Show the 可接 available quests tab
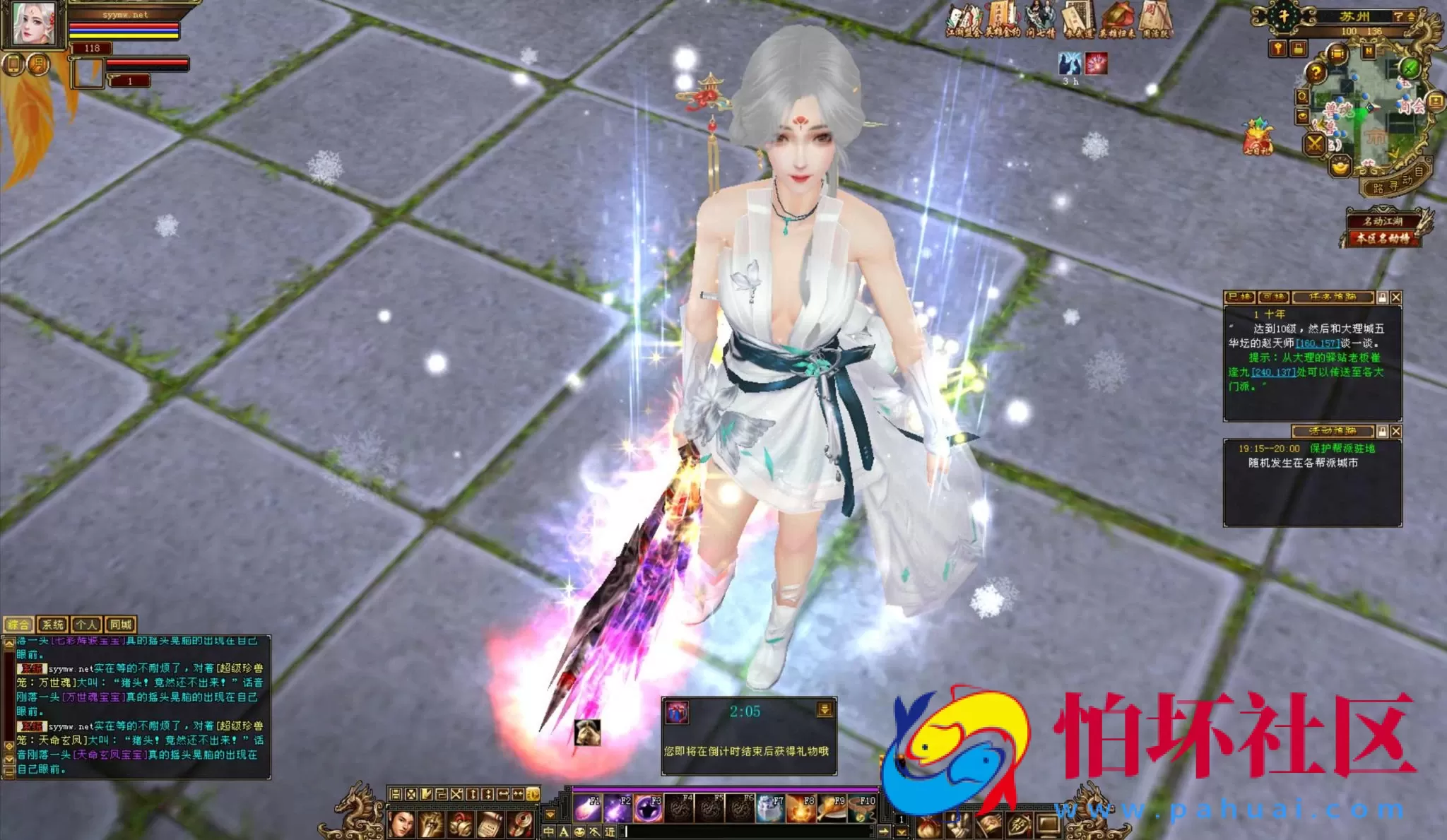The image size is (1447, 840). pos(1273,297)
